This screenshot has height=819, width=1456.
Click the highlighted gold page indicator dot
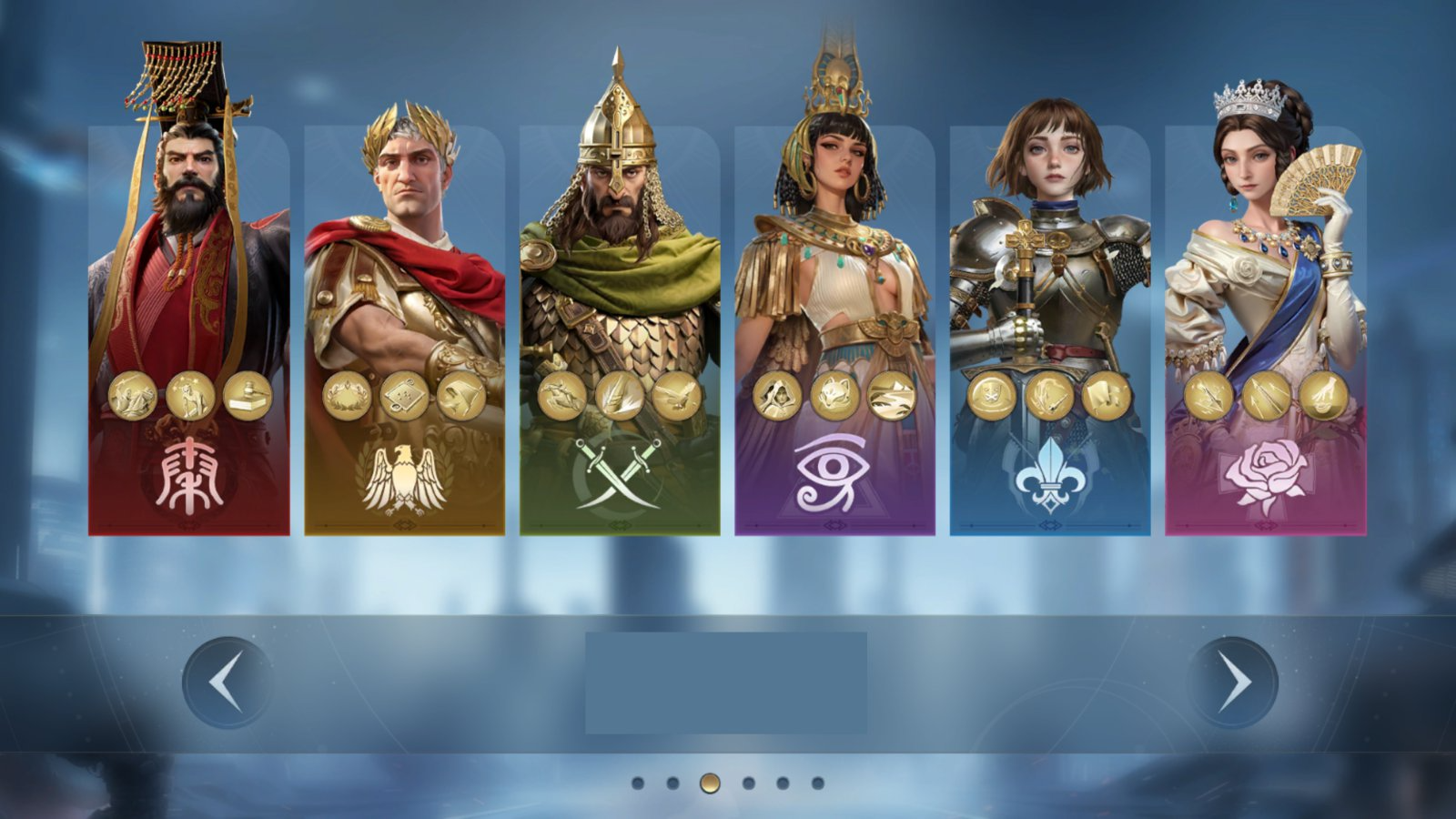[x=710, y=783]
